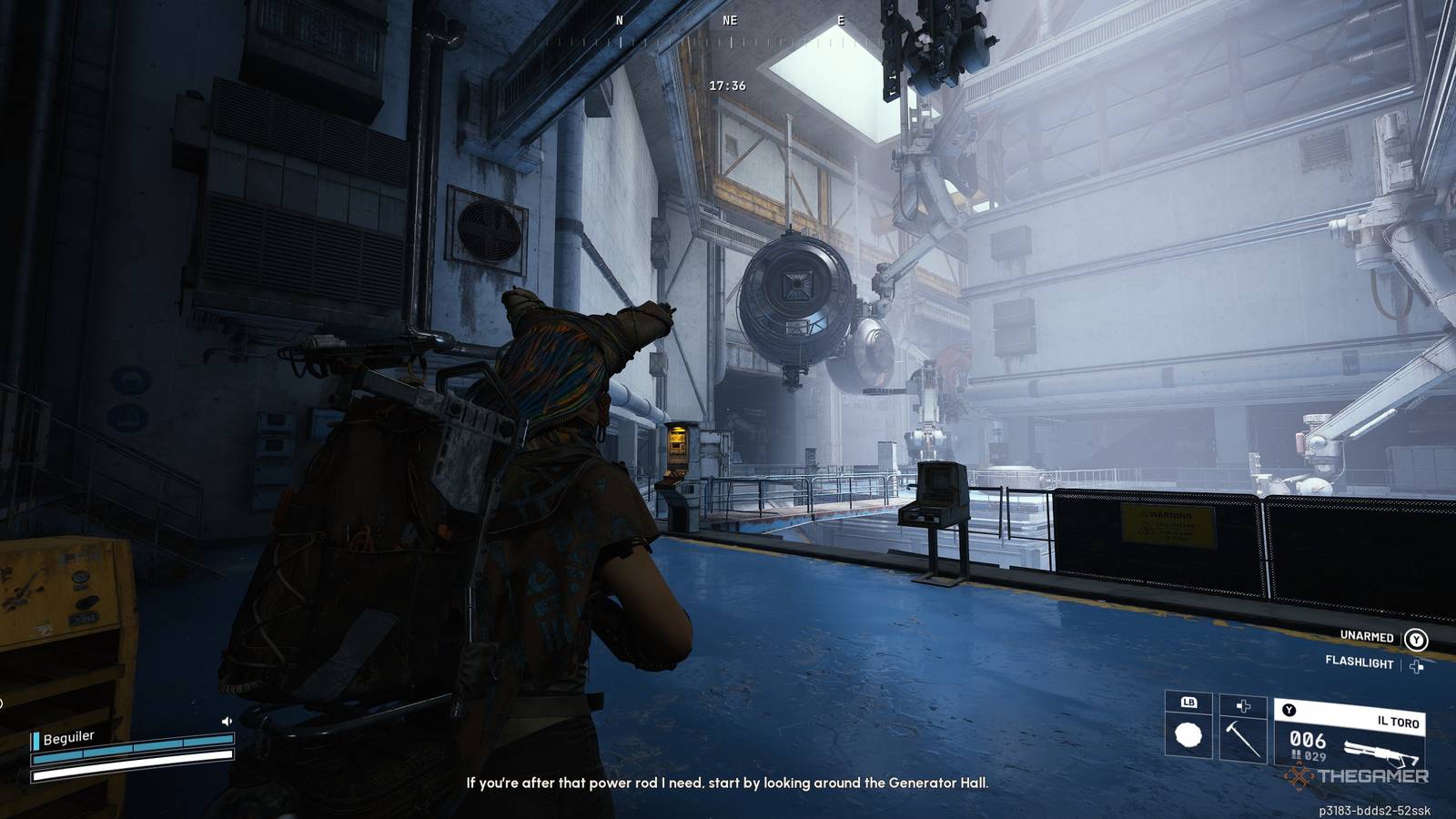The image size is (1456, 819).
Task: Click the 006 ammo counter
Action: 1307,740
